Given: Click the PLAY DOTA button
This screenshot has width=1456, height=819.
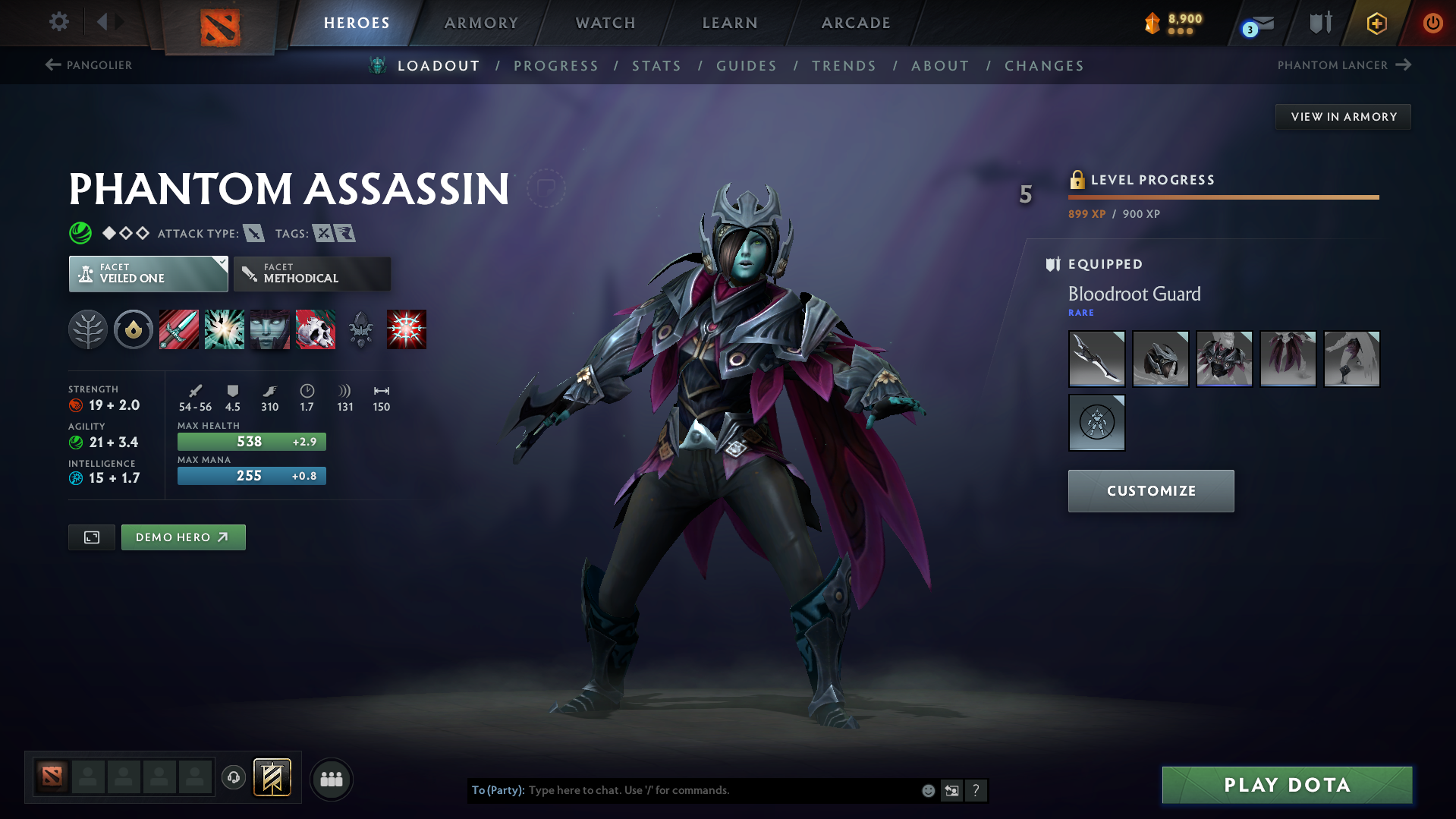Looking at the screenshot, I should 1285,784.
